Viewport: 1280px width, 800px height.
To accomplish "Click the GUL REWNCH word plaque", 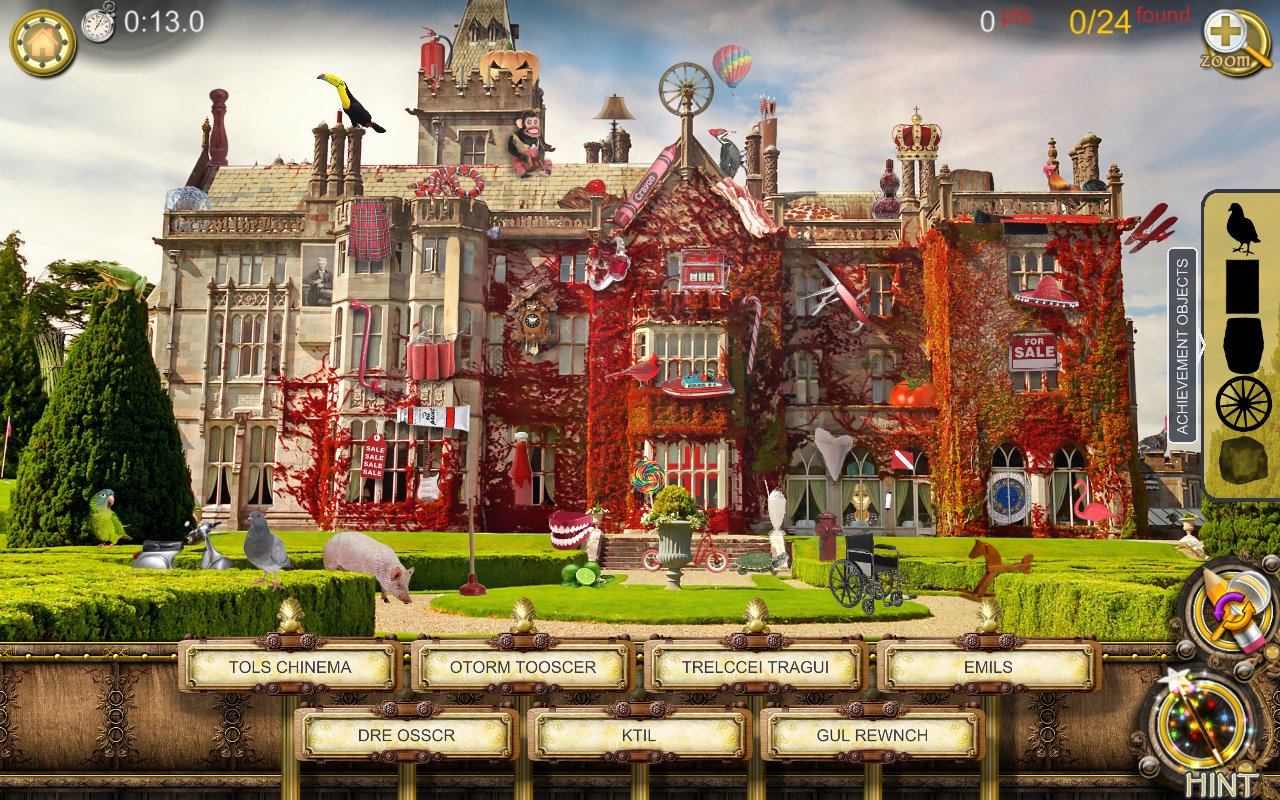I will [871, 733].
